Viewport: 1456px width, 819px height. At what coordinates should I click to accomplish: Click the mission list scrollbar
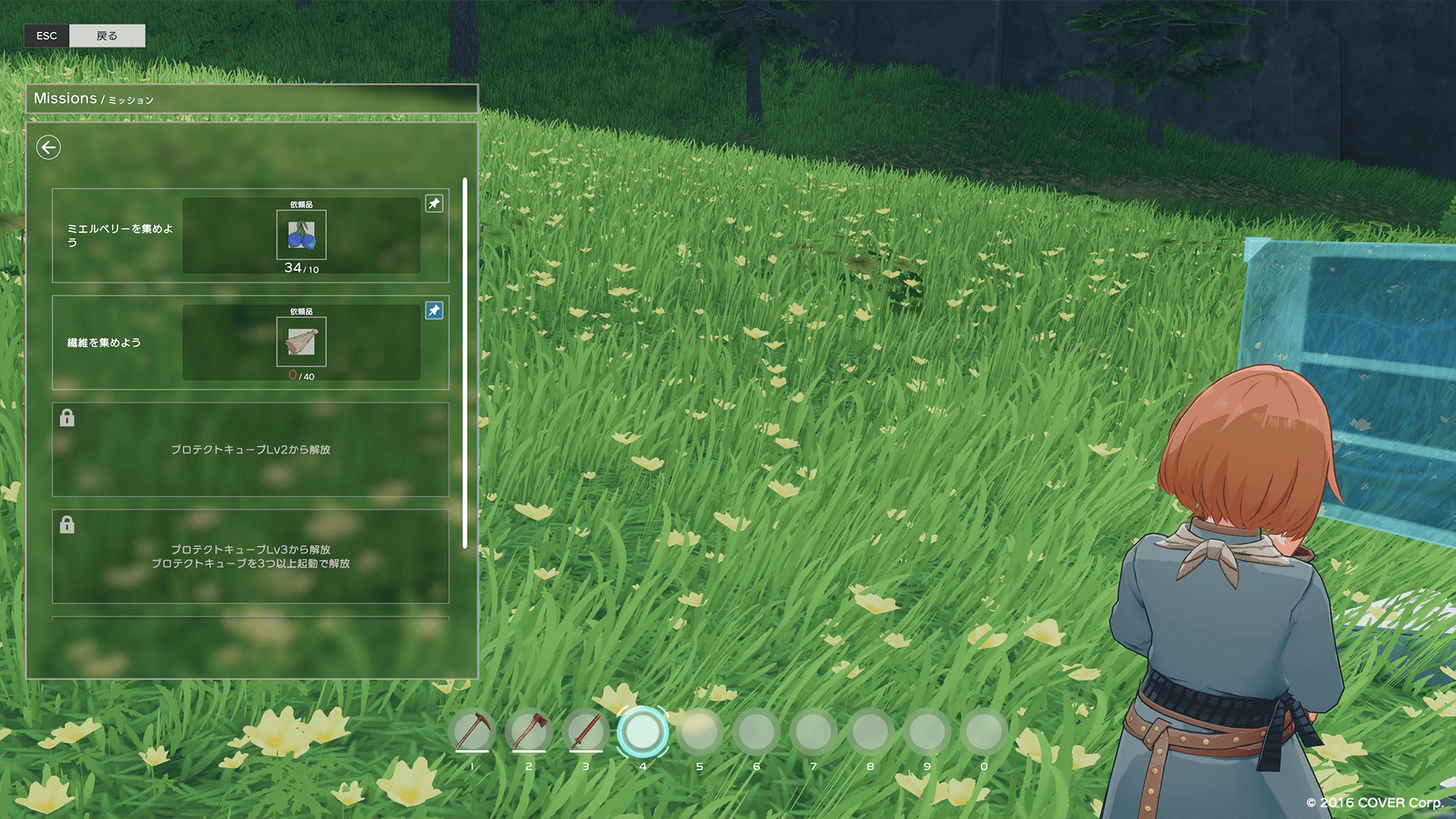coord(465,362)
